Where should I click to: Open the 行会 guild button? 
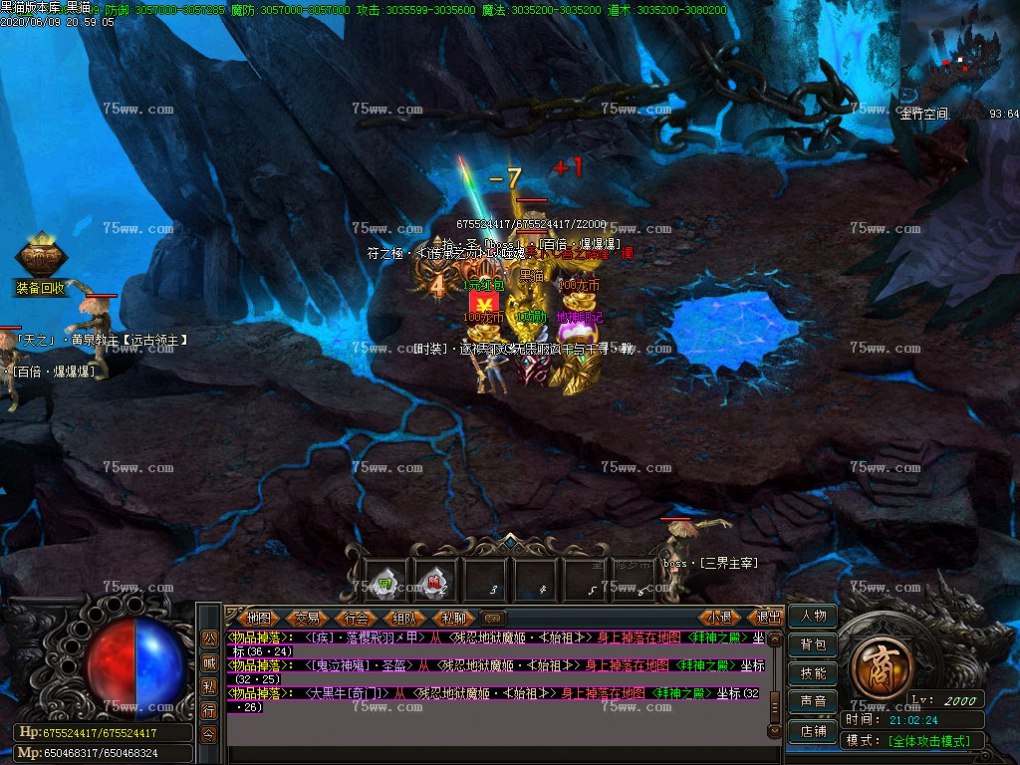(x=356, y=618)
